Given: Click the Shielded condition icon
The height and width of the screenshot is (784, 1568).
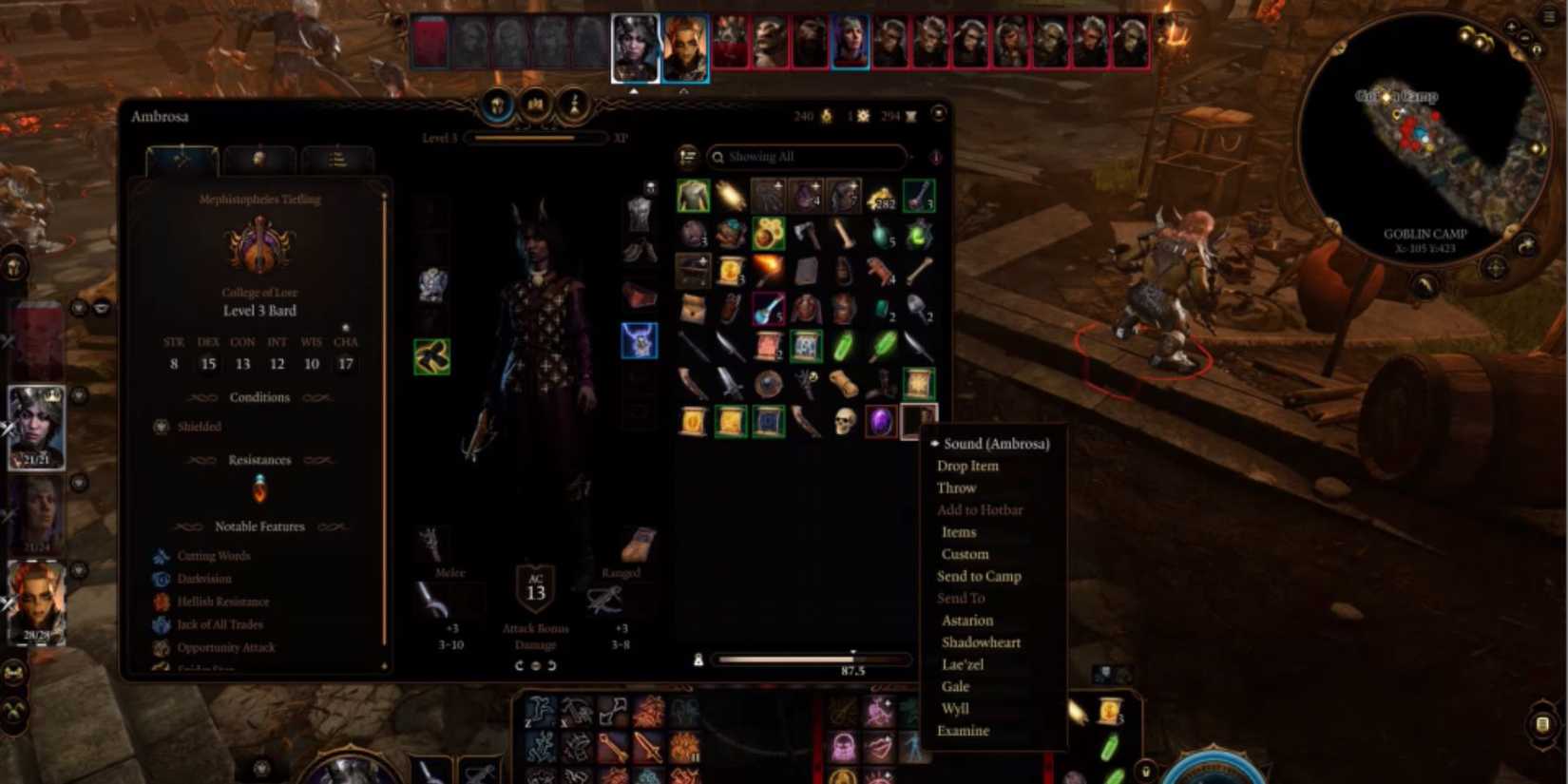Looking at the screenshot, I should click(160, 427).
